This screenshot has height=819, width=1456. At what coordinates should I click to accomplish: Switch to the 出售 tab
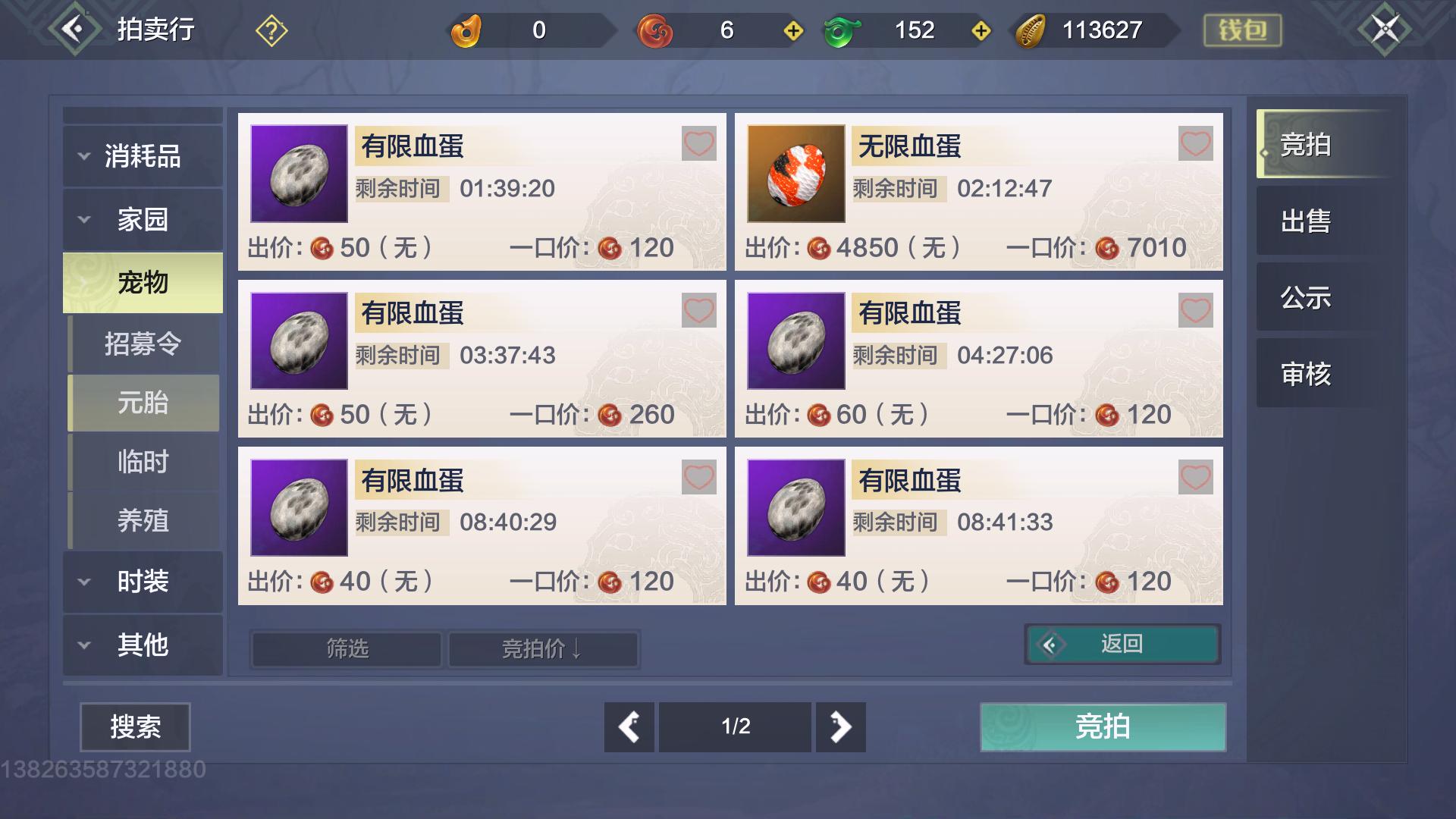pyautogui.click(x=1307, y=222)
